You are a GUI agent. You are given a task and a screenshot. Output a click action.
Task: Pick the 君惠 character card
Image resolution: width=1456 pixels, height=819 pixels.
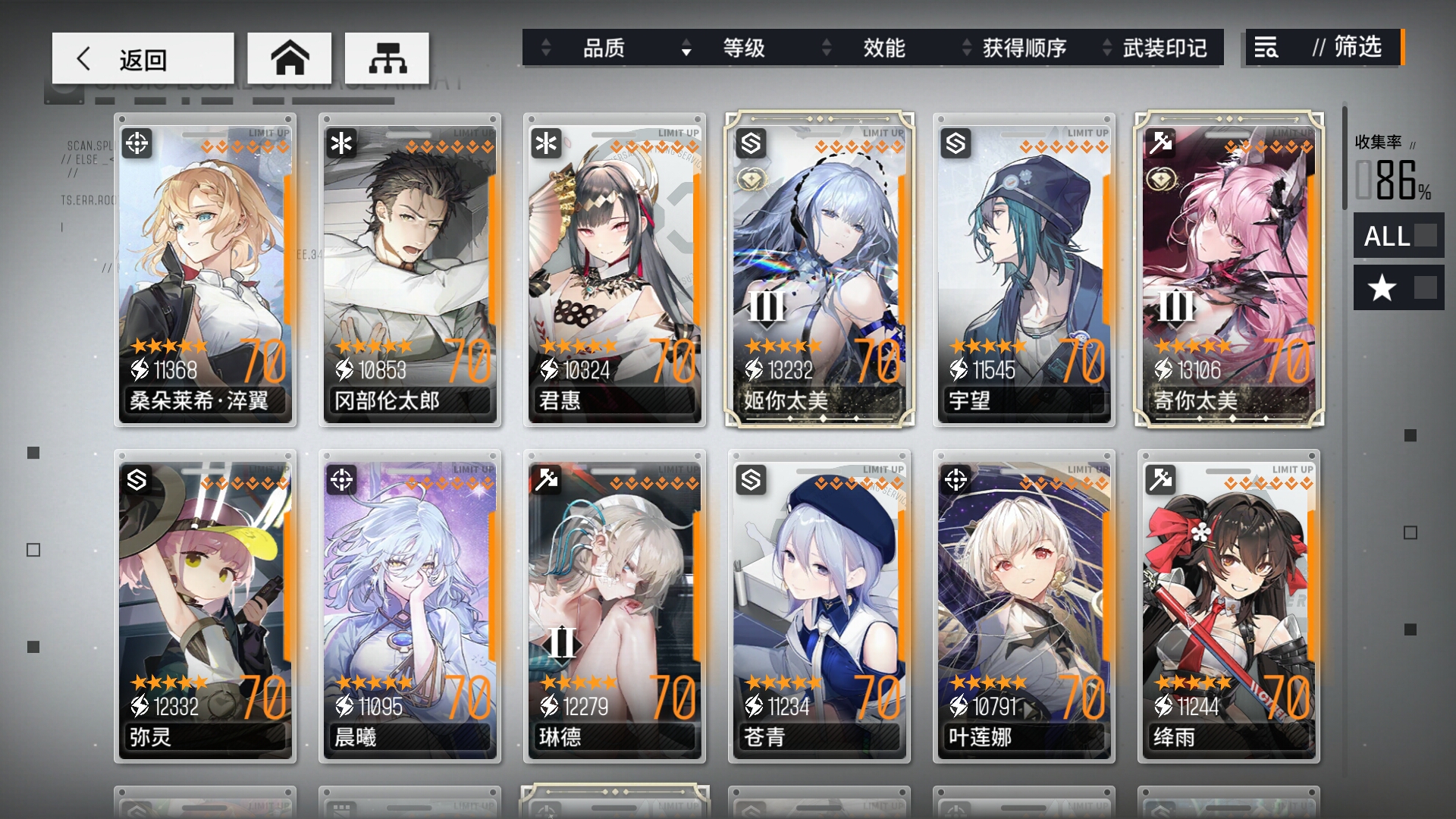pyautogui.click(x=614, y=269)
